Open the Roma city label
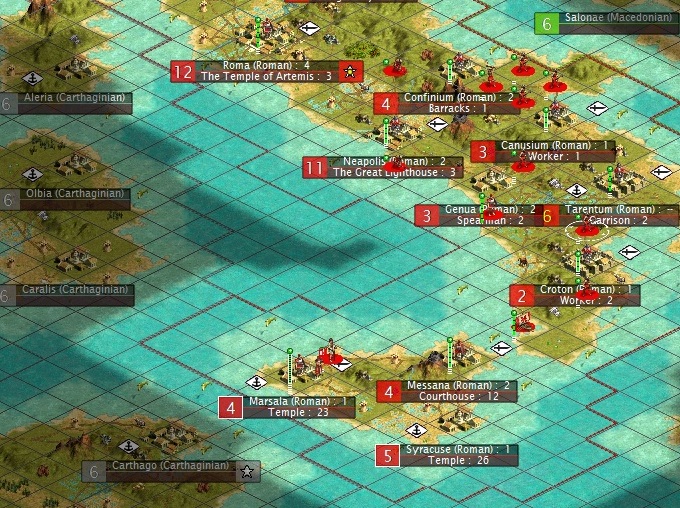This screenshot has width=680, height=508. coord(266,65)
